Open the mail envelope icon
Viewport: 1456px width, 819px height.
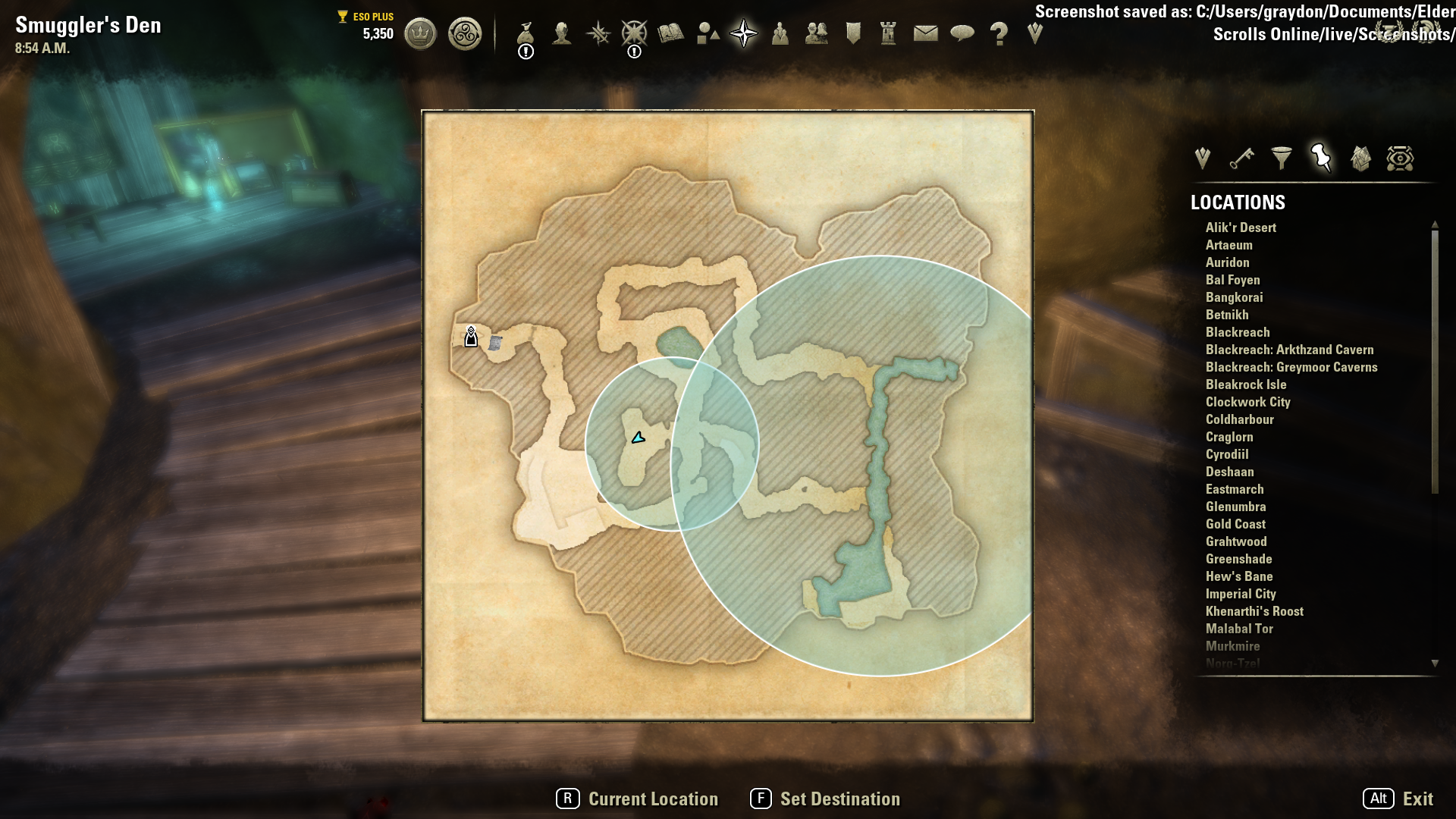coord(925,33)
